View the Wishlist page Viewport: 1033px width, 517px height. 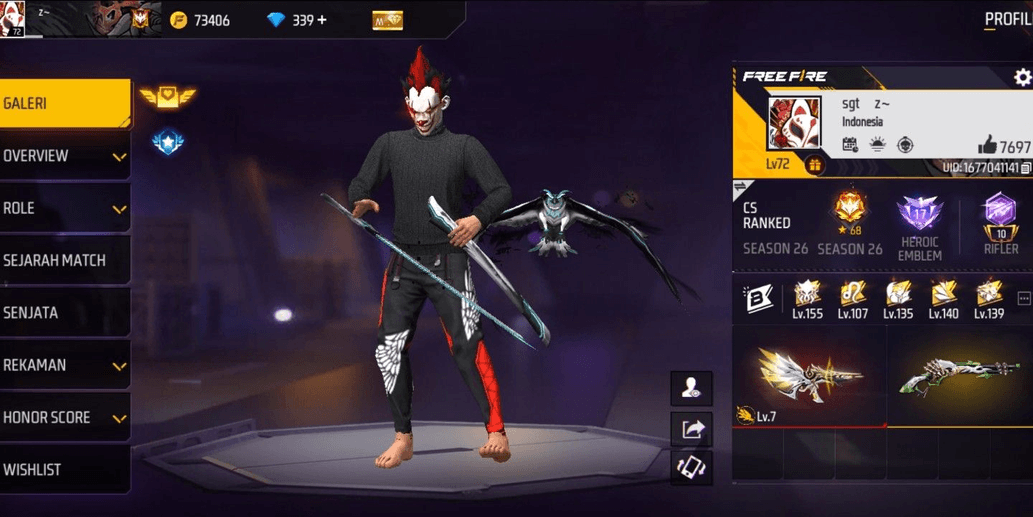(x=64, y=469)
